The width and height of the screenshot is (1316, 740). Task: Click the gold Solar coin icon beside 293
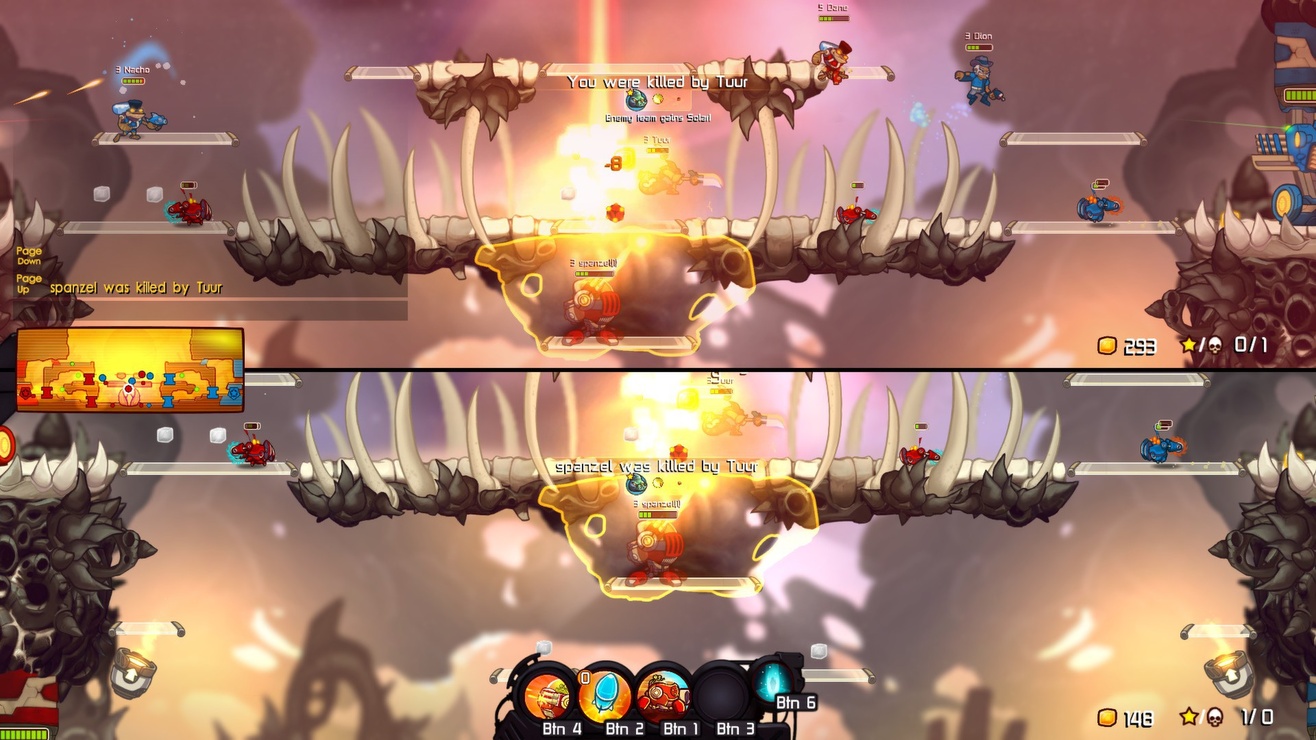click(x=1105, y=347)
